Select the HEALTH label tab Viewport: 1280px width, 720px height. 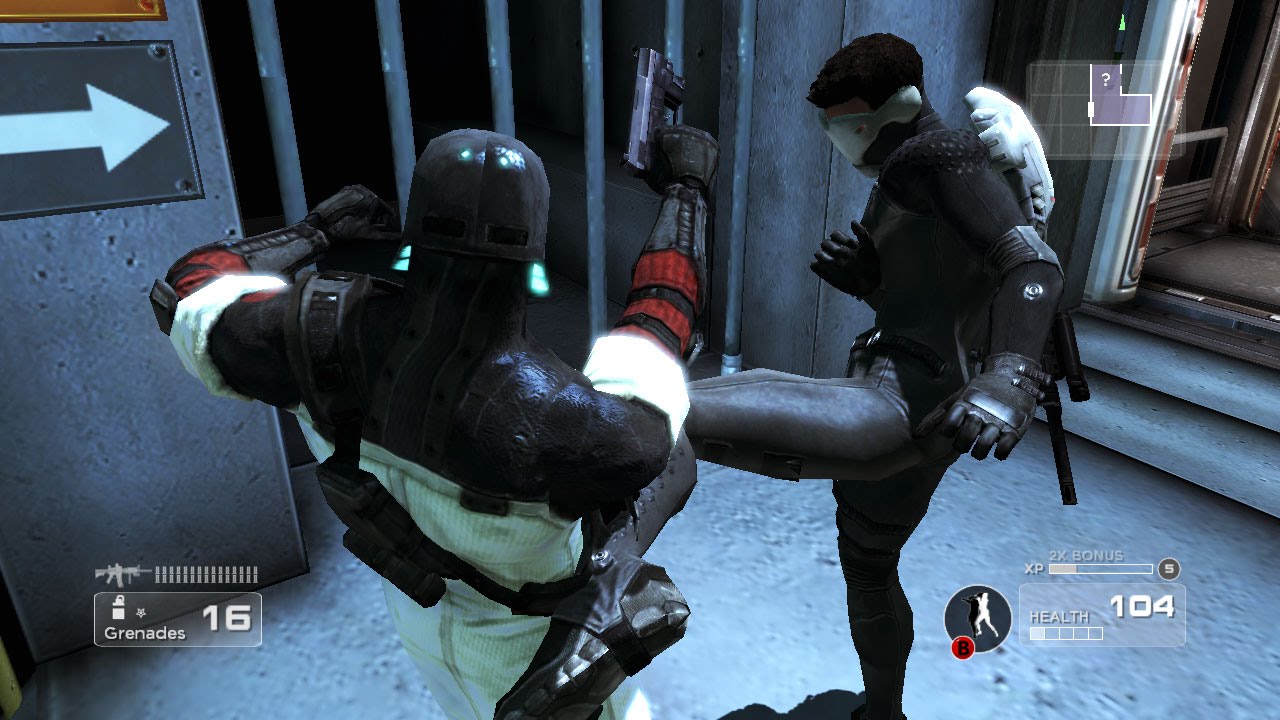click(1060, 617)
